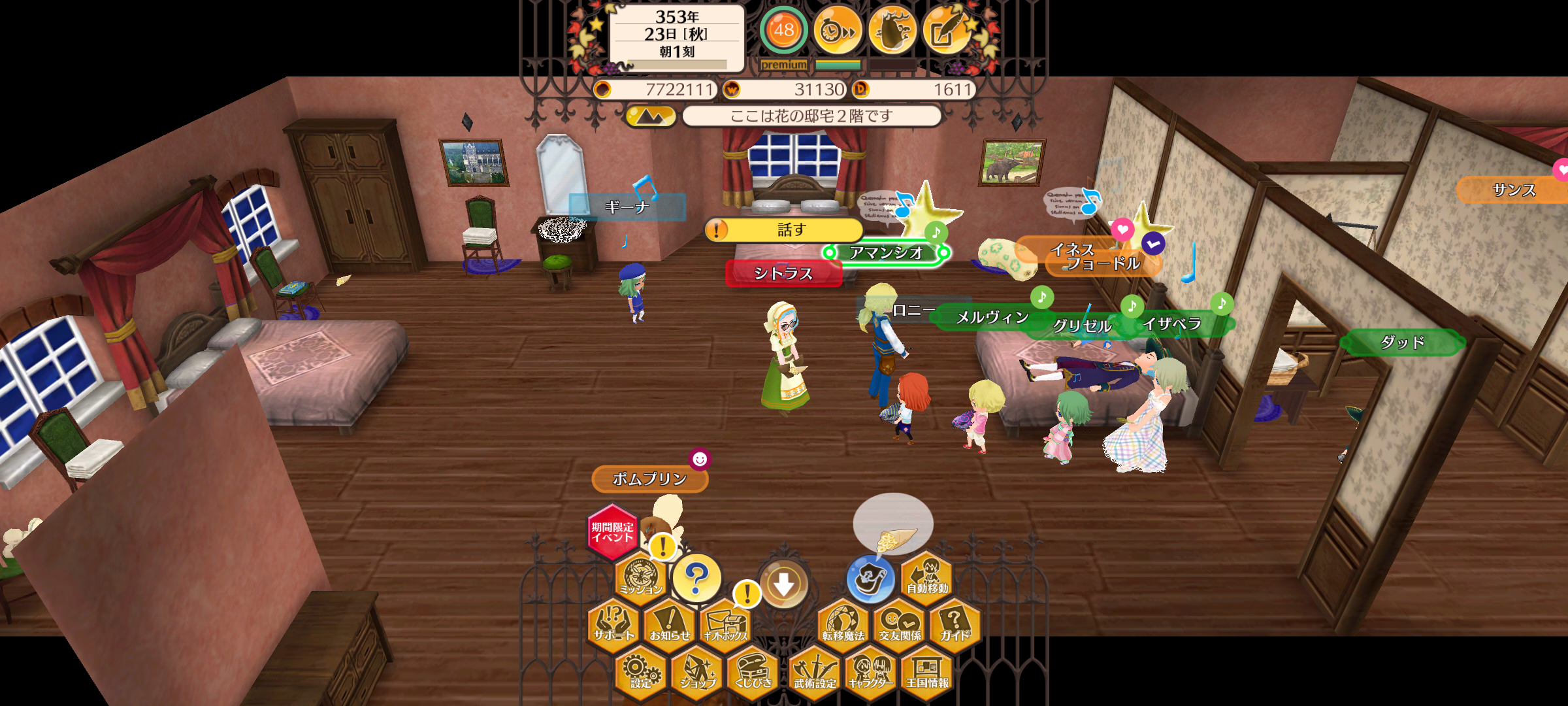Open the blue satchel bag icon
The height and width of the screenshot is (706, 1568).
pyautogui.click(x=870, y=578)
